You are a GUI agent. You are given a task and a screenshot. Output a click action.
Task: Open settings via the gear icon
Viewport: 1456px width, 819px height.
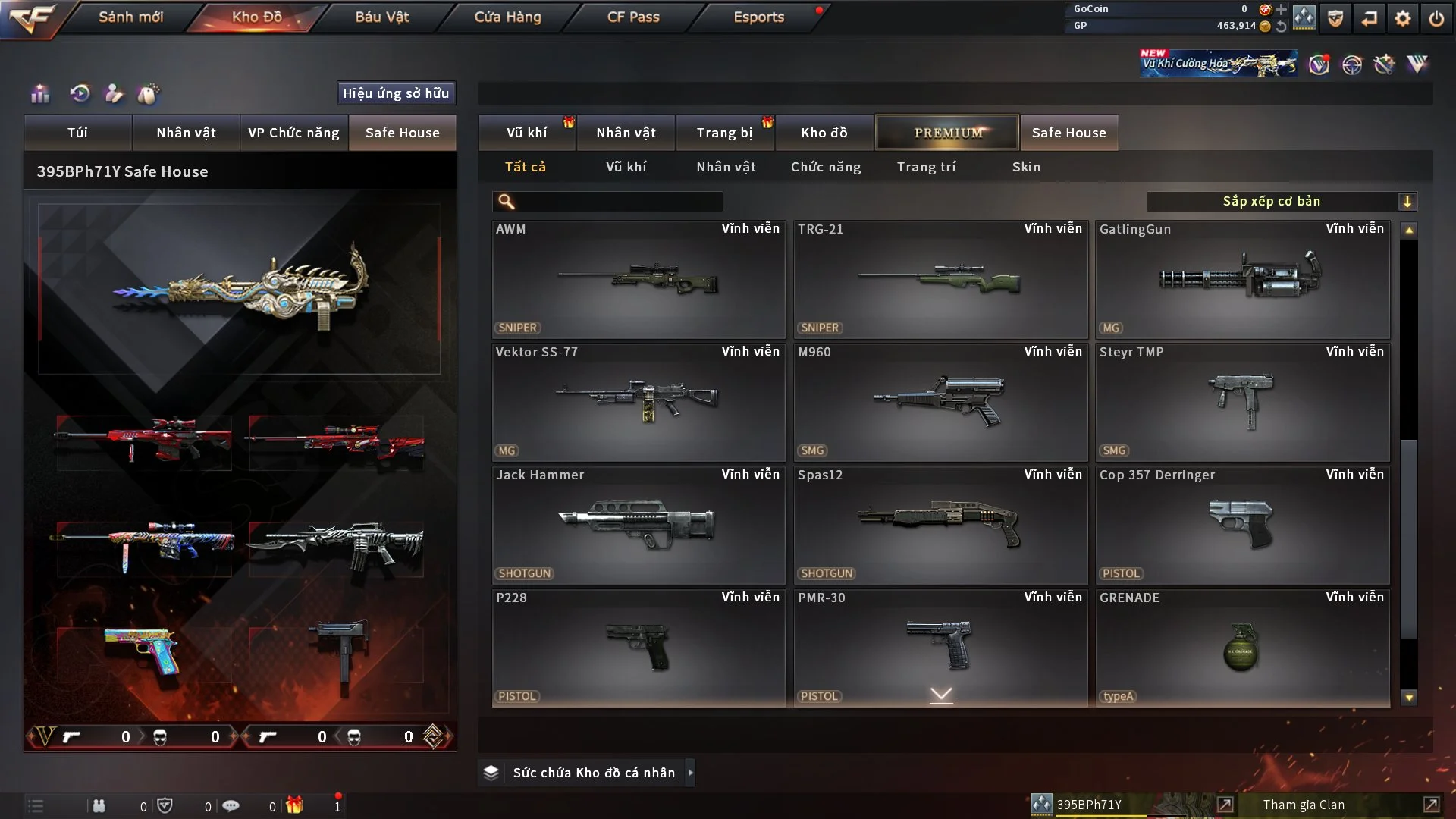tap(1403, 18)
